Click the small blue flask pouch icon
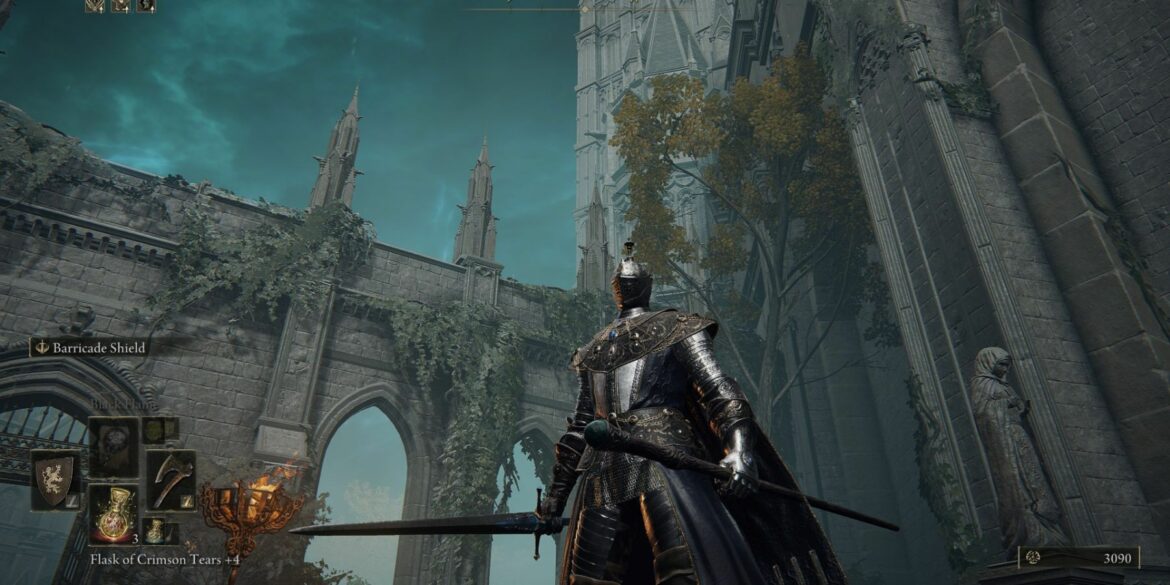 [157, 530]
